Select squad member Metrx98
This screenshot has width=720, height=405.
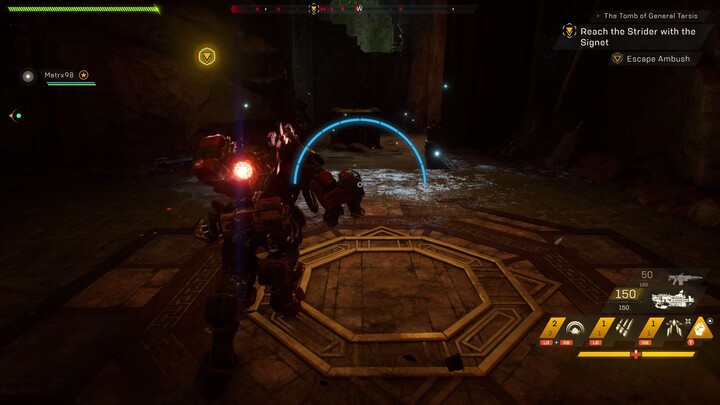click(62, 75)
